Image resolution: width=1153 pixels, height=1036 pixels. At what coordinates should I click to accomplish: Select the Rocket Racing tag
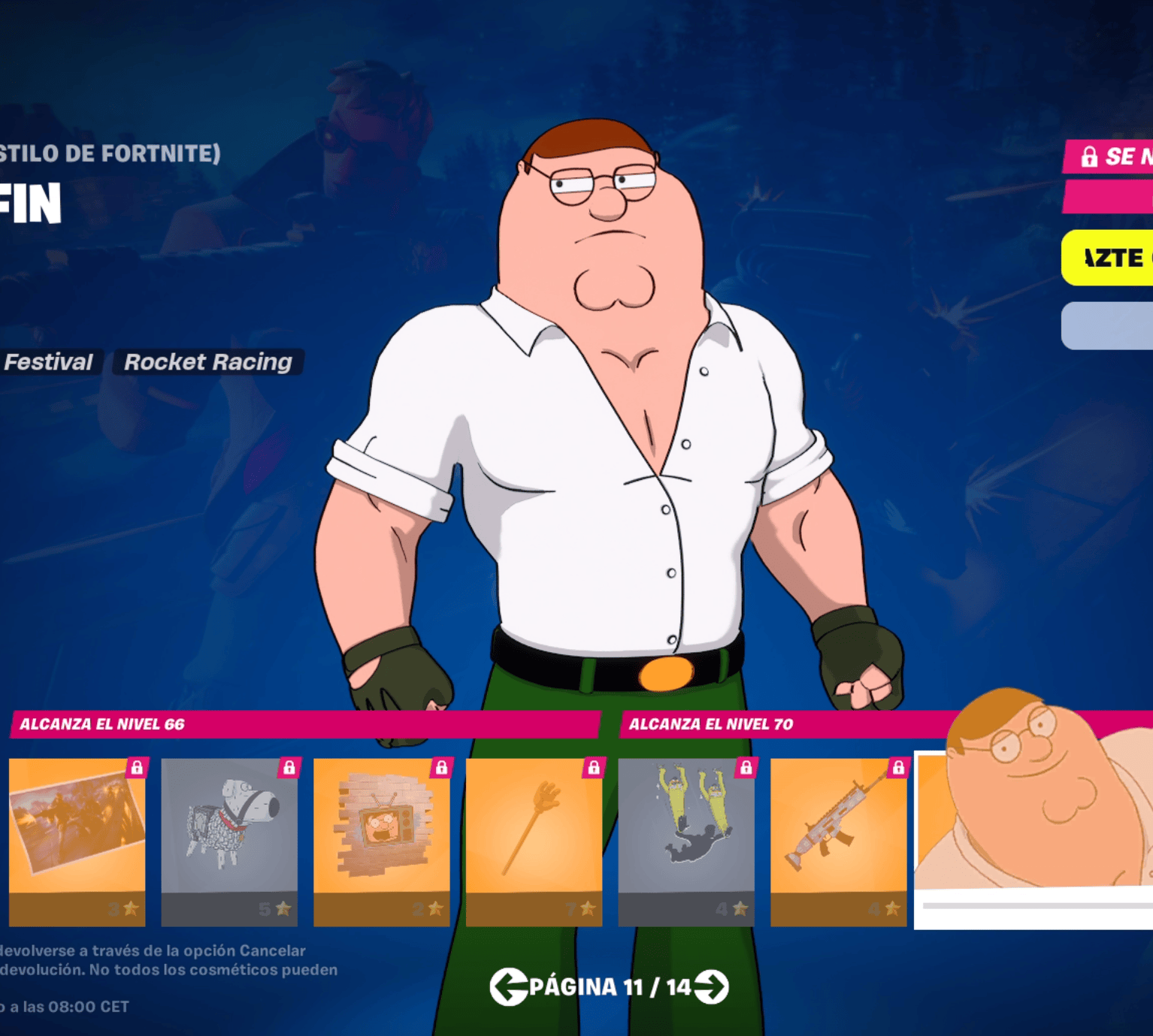208,362
